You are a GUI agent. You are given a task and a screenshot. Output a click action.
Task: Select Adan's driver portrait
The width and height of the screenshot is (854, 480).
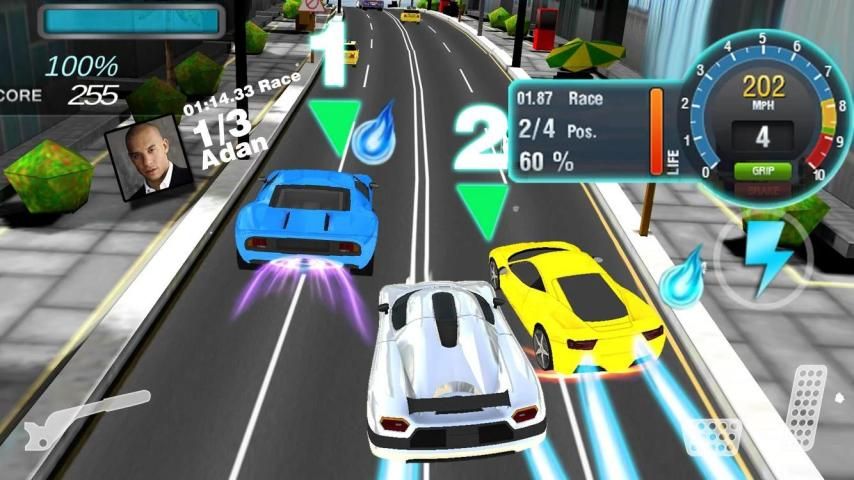point(149,159)
